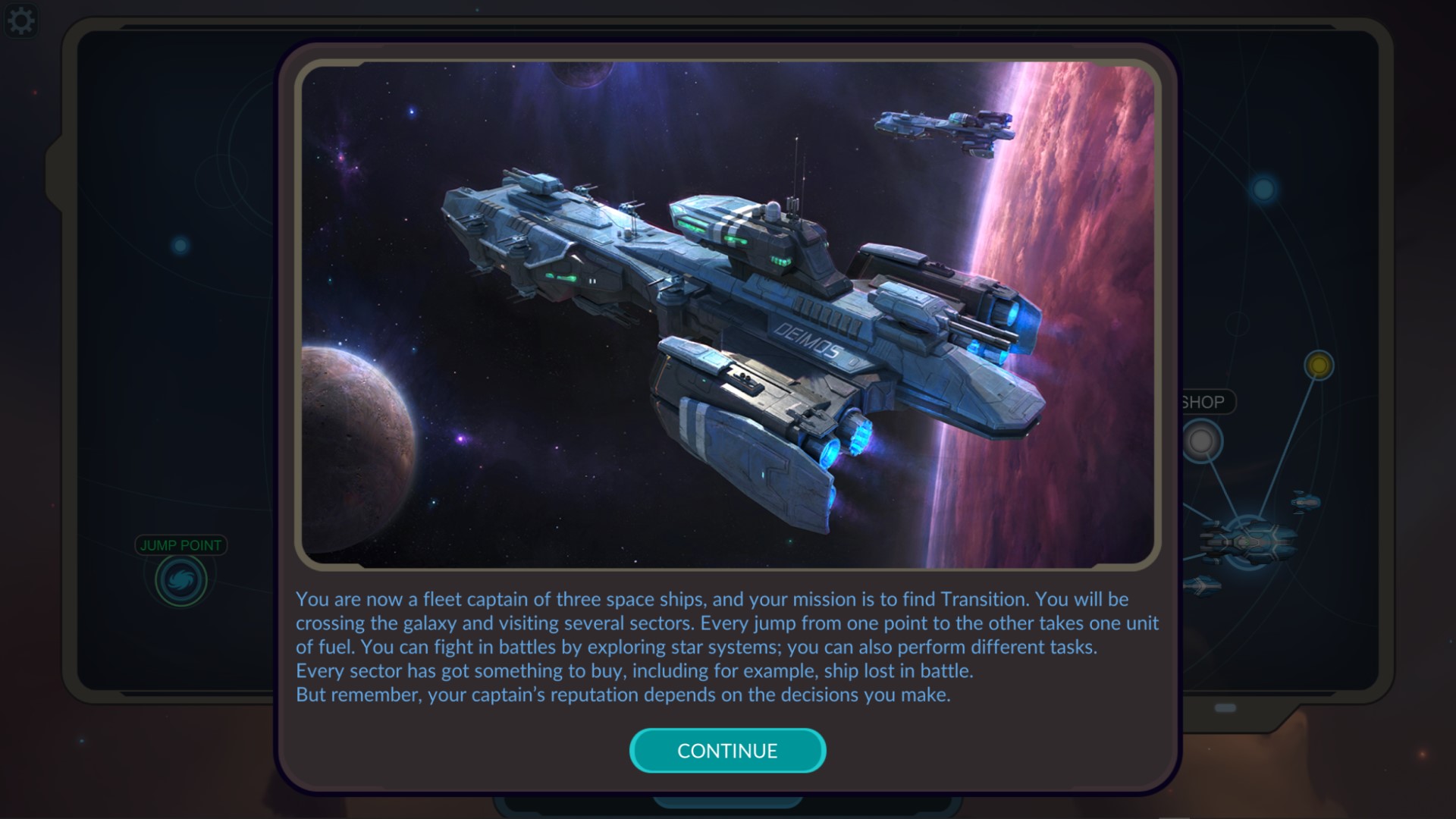Click the distant fleet in the briefing image

[944, 129]
